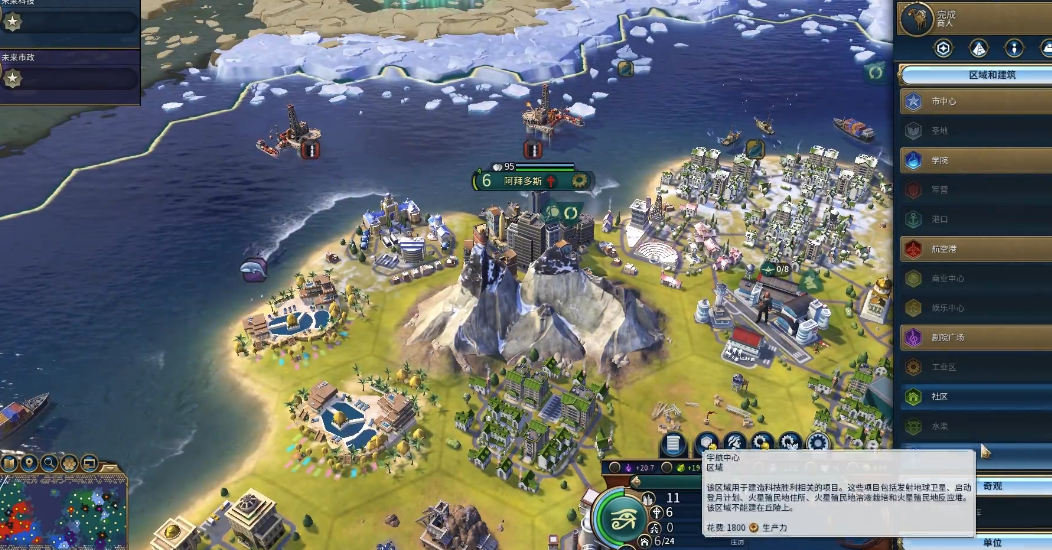Click the hexagon production tab icon
Image resolution: width=1052 pixels, height=550 pixels.
click(944, 48)
